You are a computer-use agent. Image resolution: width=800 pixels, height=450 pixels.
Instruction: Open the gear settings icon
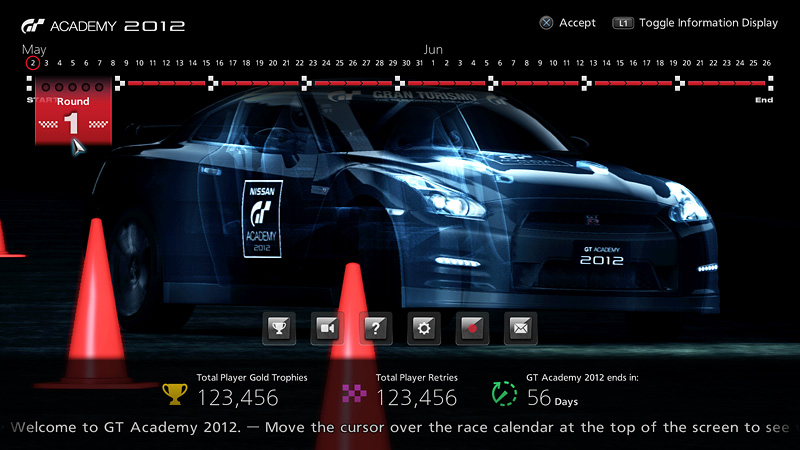(424, 327)
